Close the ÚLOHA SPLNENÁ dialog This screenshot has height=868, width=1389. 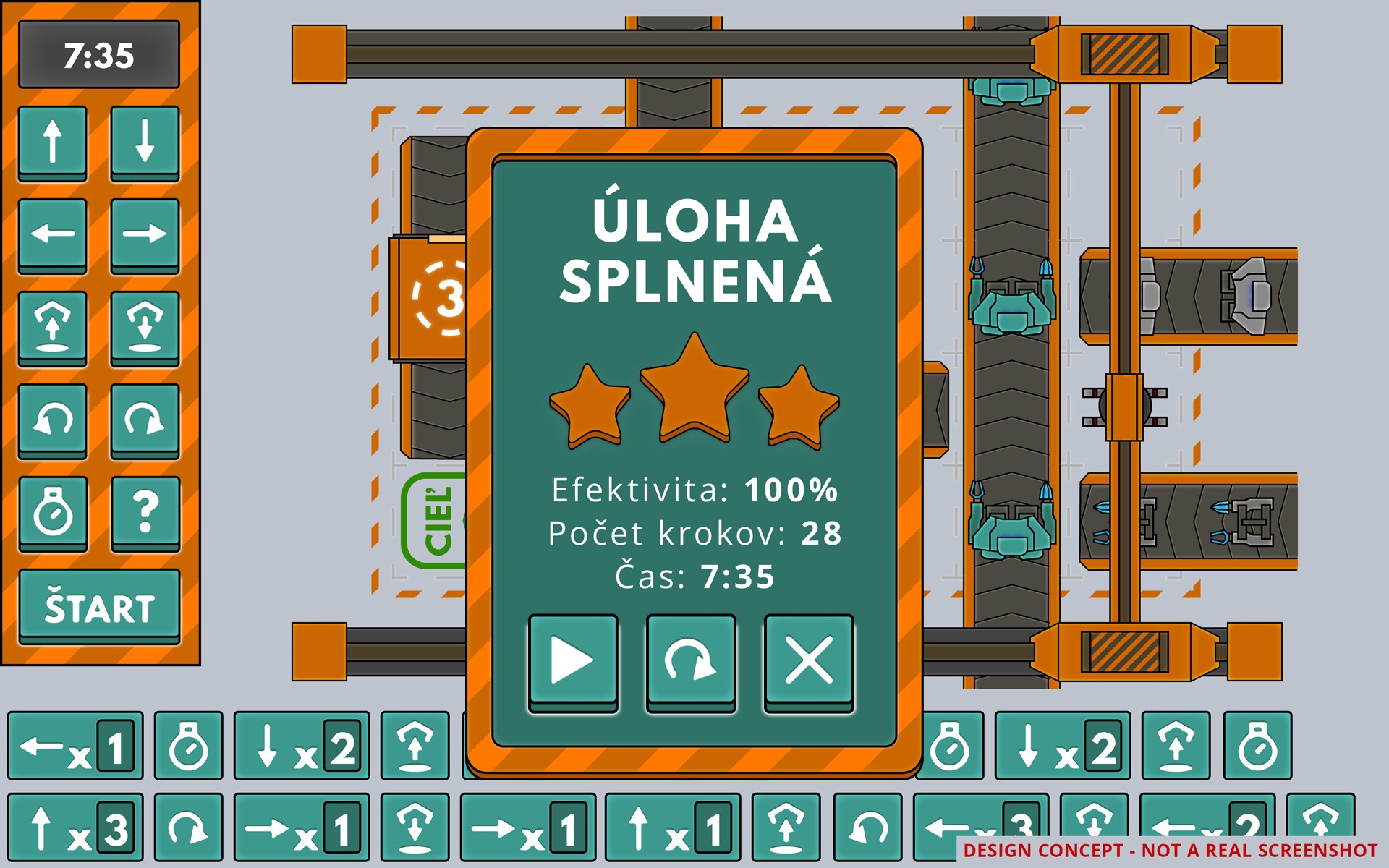pos(808,660)
